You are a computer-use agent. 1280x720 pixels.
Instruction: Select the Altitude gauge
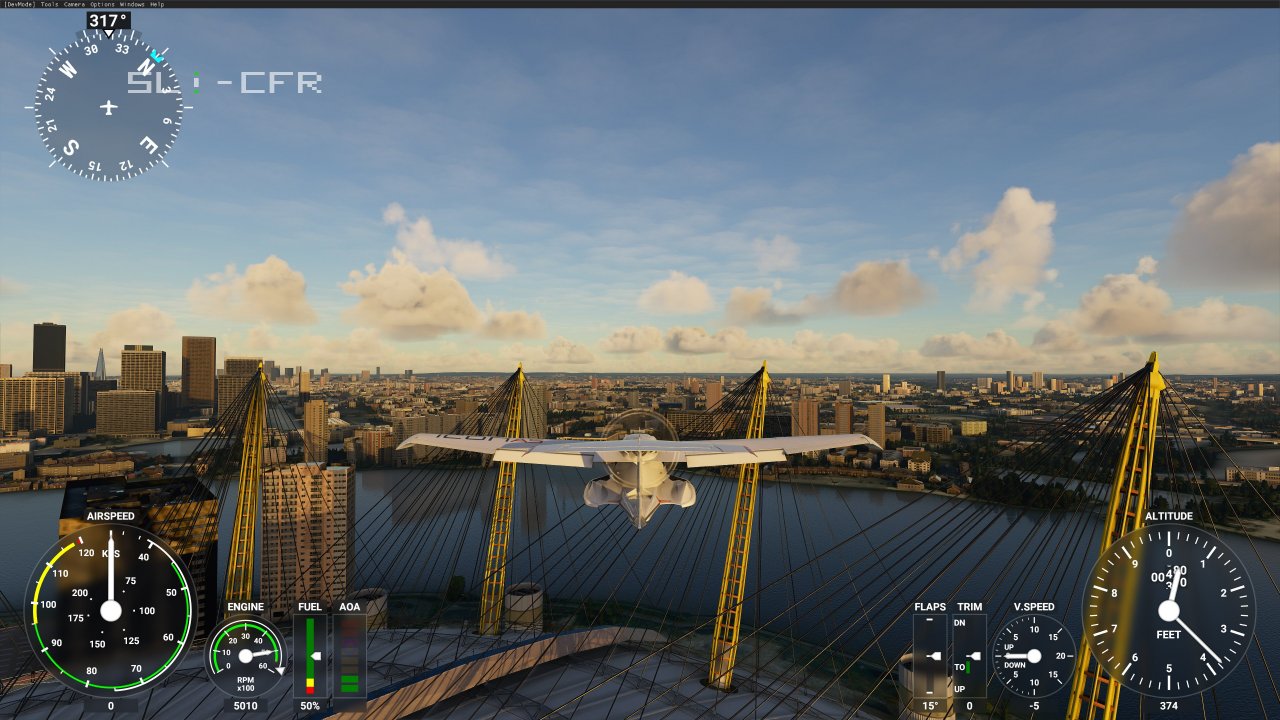coord(1170,610)
